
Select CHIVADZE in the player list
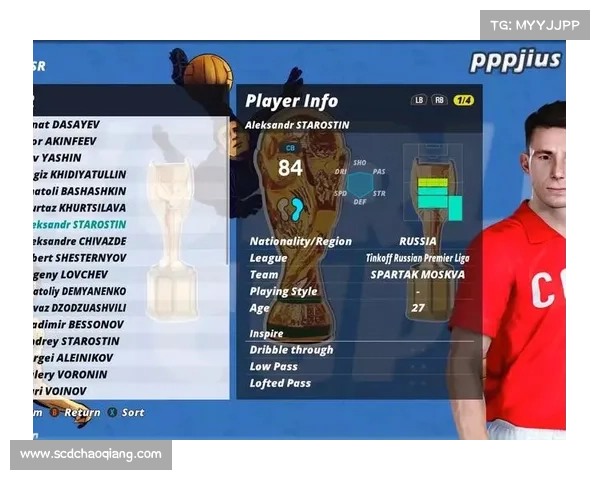[80, 241]
